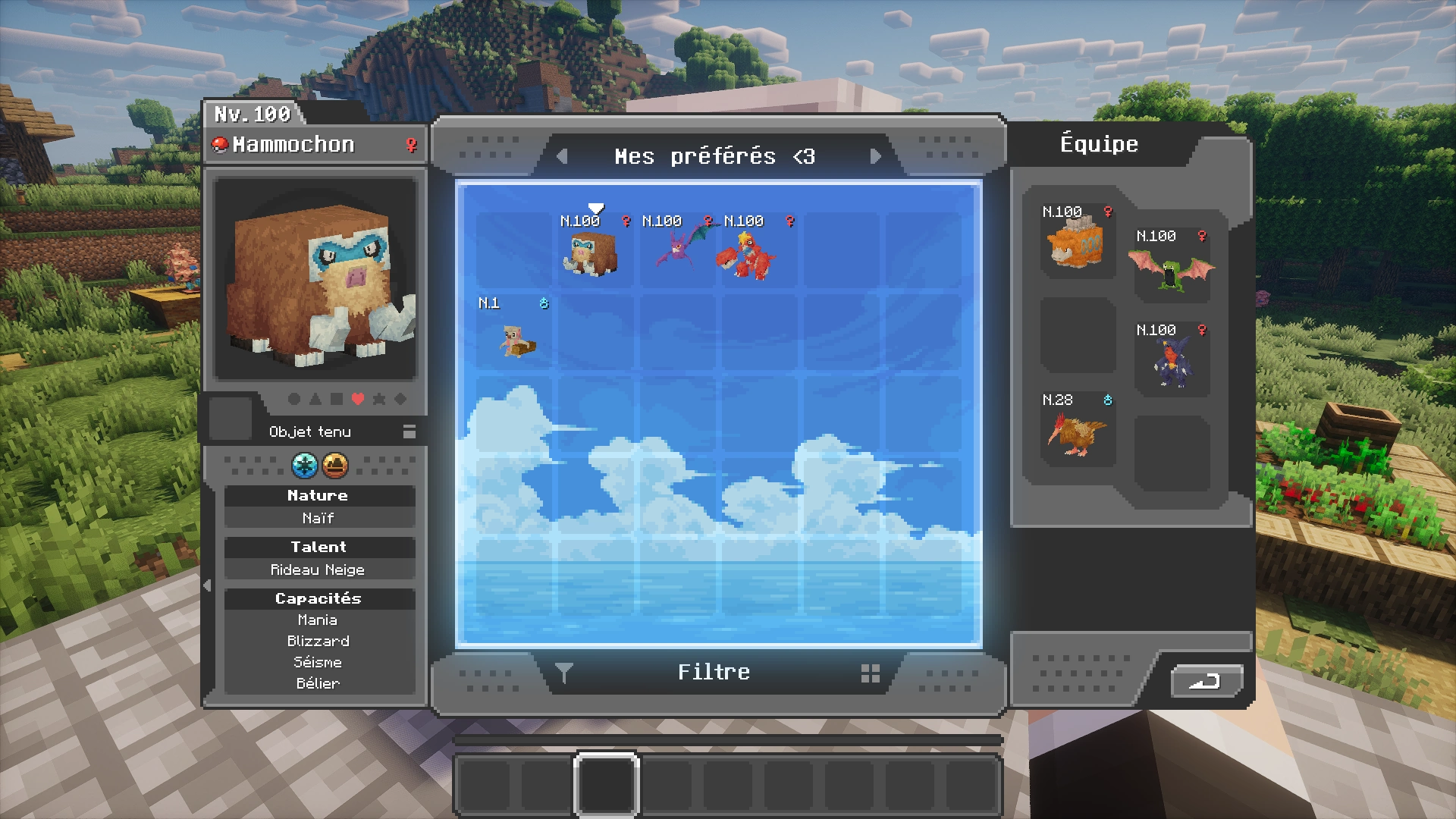Select the box title Mes préférés <3
Screen dimensions: 1456x819
(x=716, y=156)
